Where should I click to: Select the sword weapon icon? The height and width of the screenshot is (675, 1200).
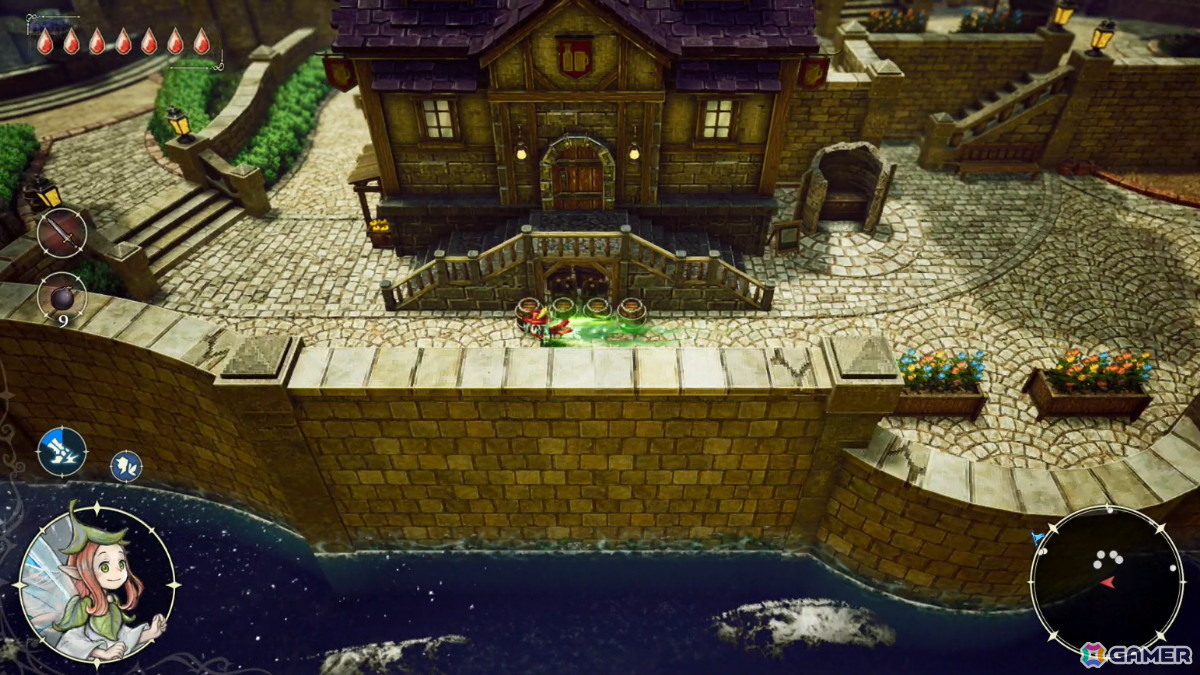click(62, 233)
